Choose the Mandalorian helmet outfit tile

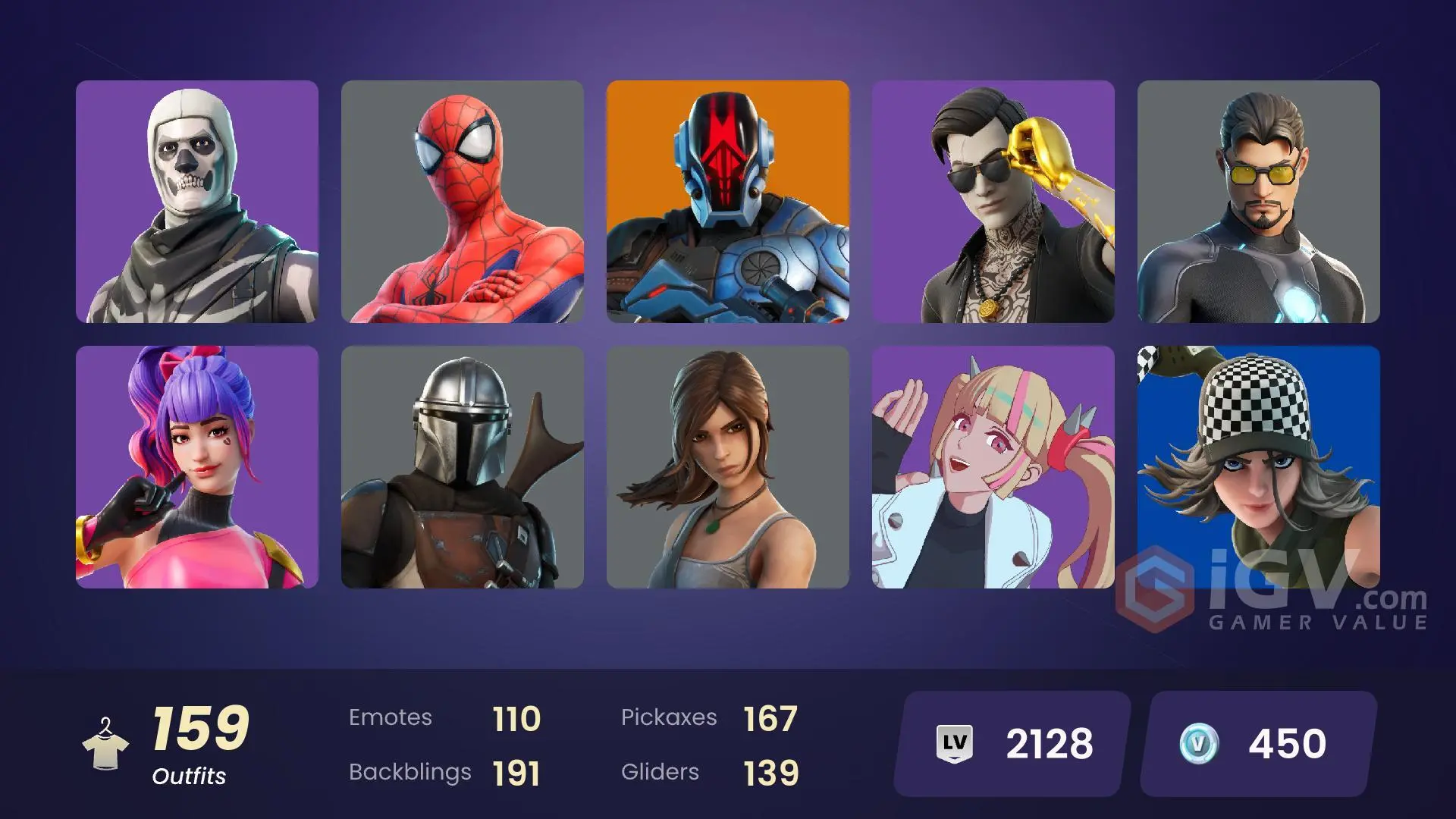click(463, 467)
